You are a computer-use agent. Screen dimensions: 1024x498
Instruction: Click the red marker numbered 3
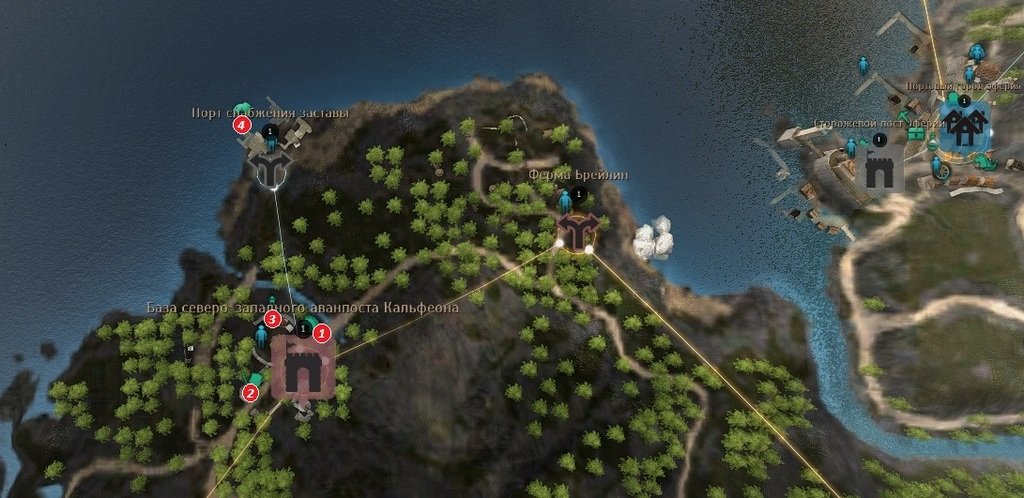(272, 319)
